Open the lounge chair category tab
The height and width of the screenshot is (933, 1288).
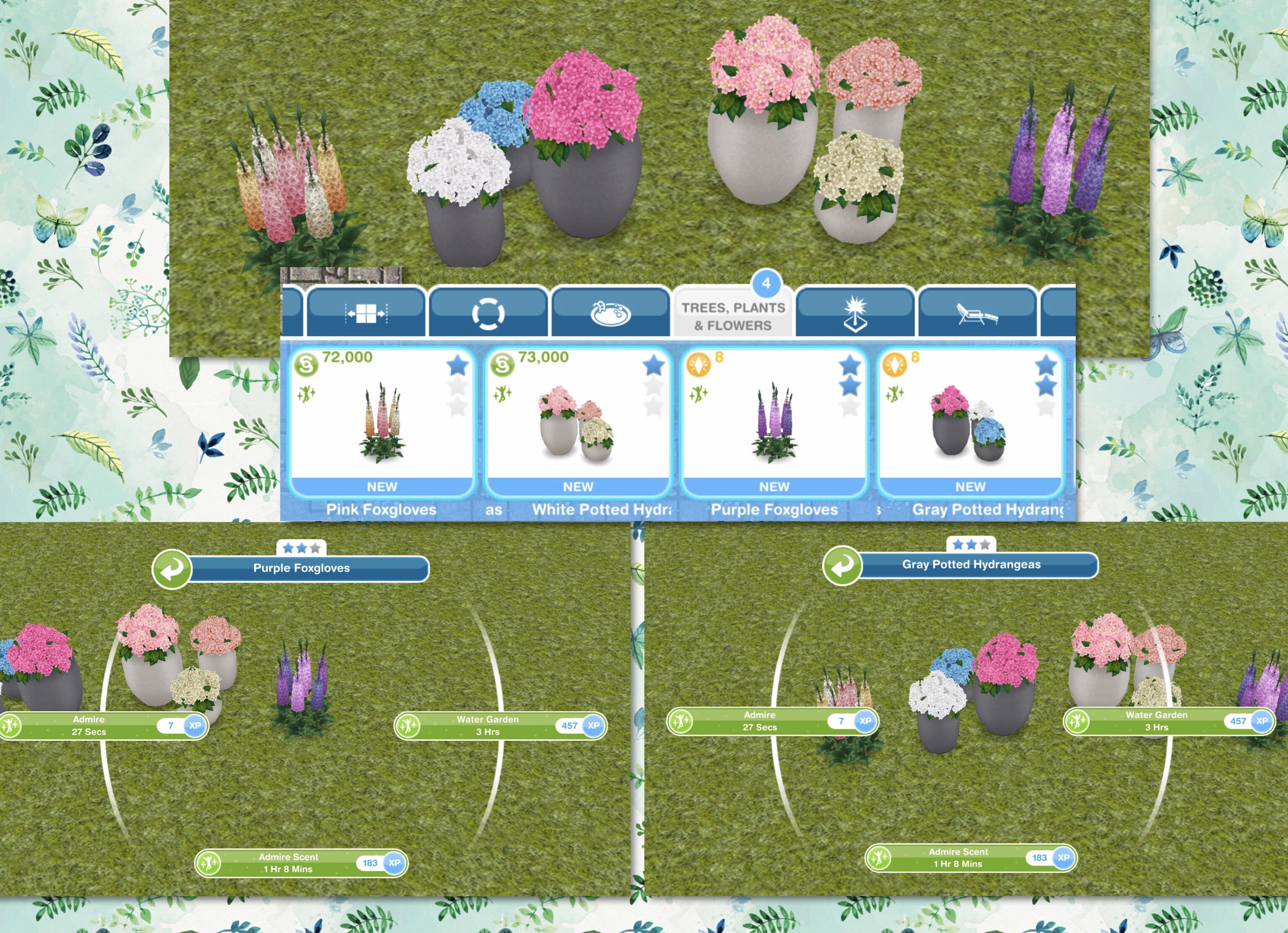click(977, 313)
